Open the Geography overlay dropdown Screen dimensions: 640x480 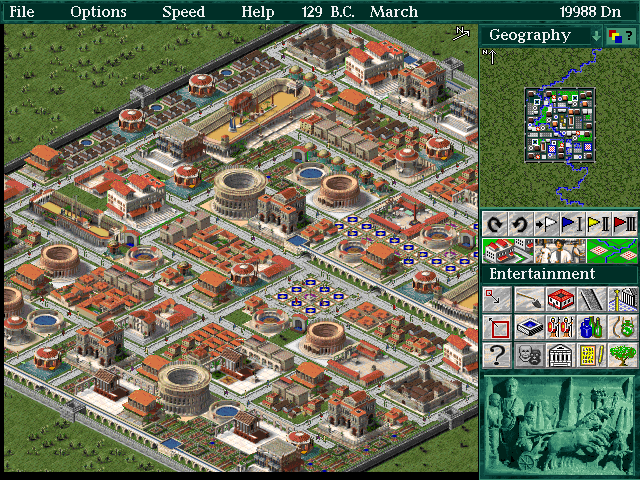597,35
